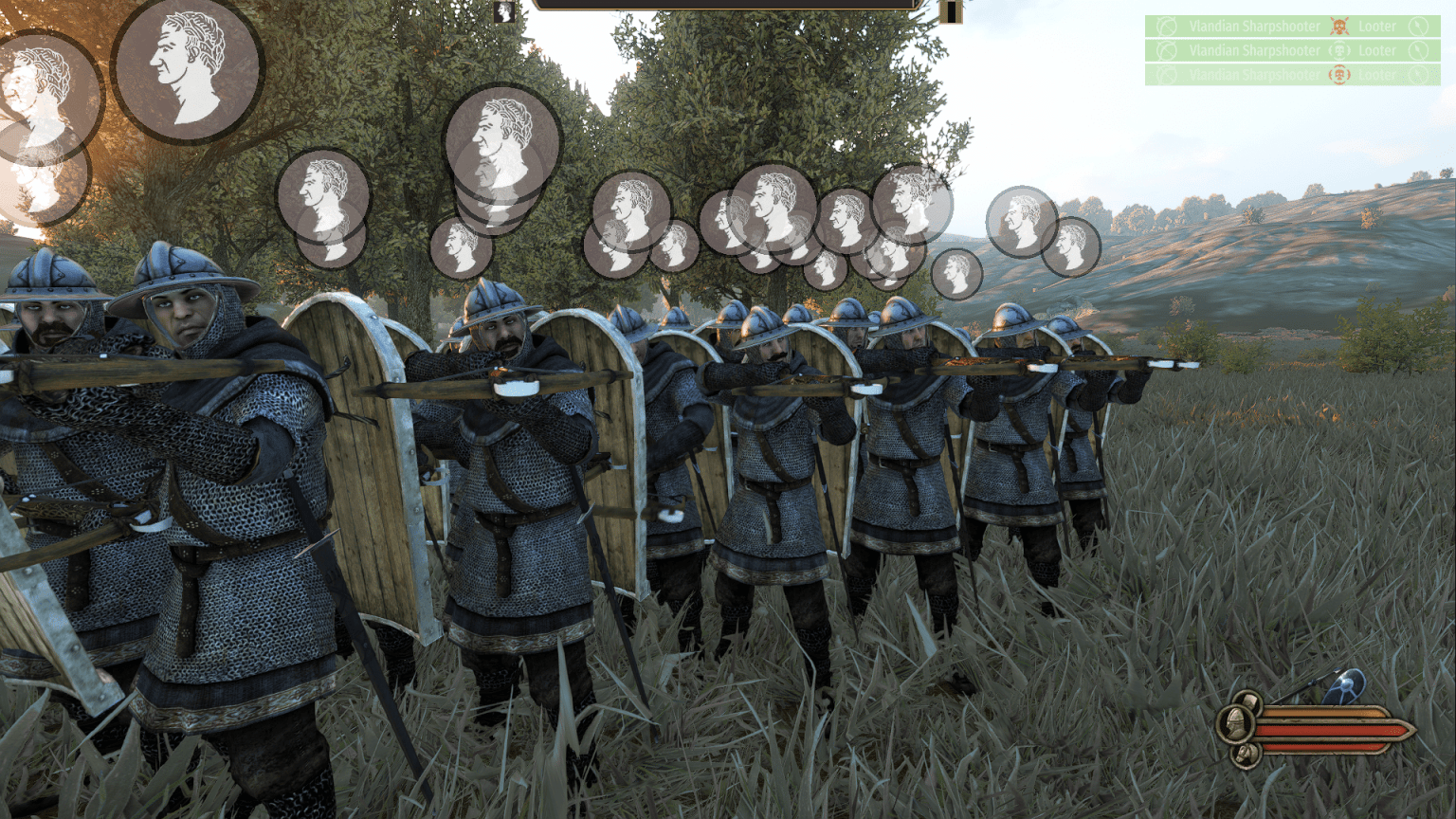Click the horse head icon below the health bar
Viewport: 1456px width, 819px height.
point(1247,753)
